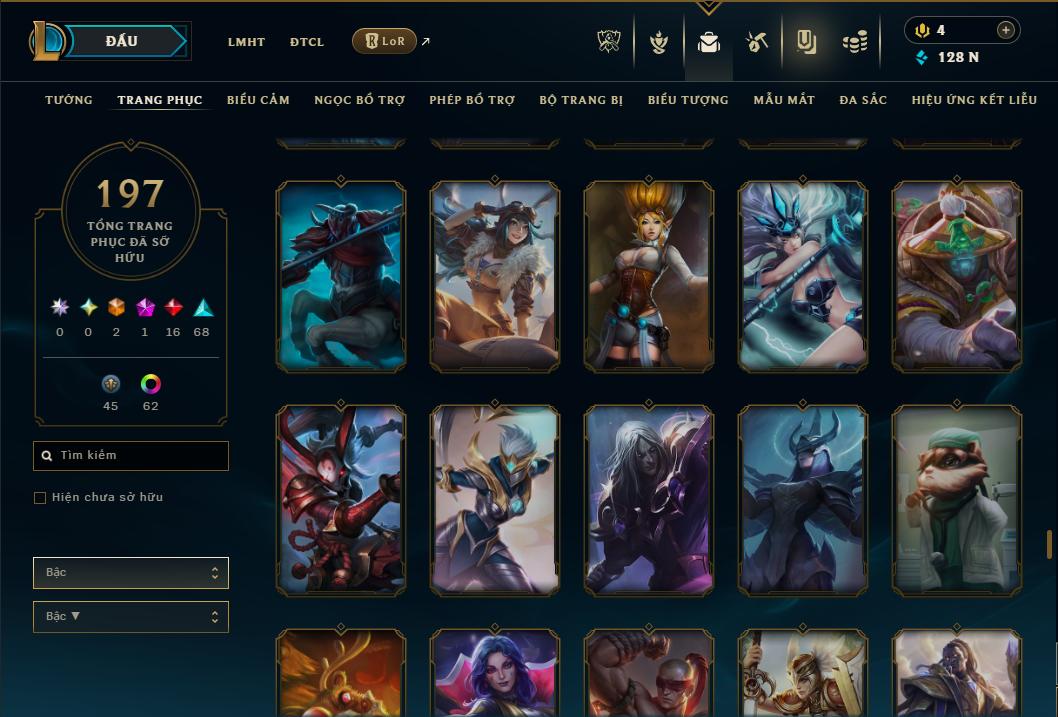Launch the LoR link button

coord(385,41)
